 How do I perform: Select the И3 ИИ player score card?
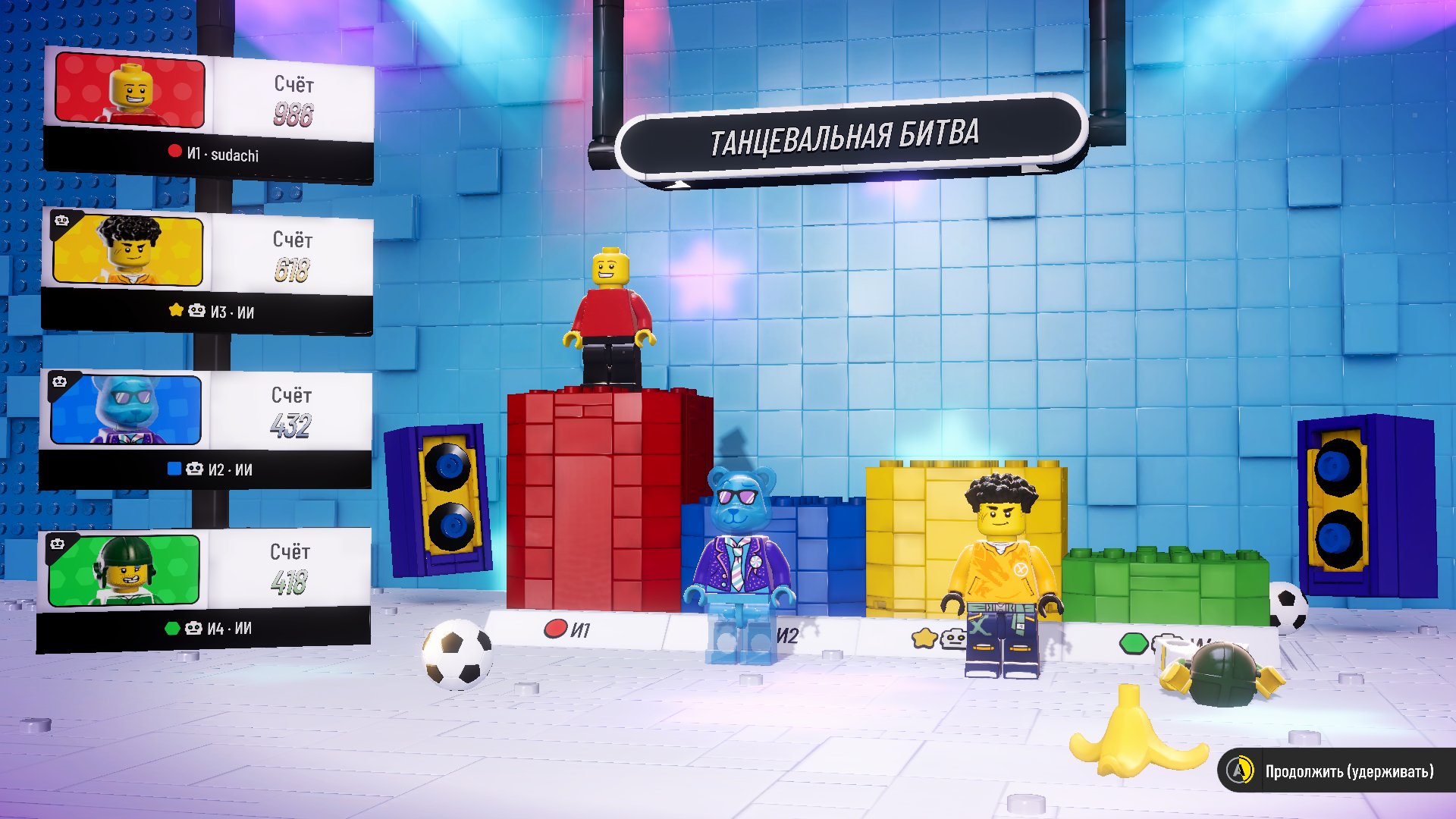pos(207,270)
